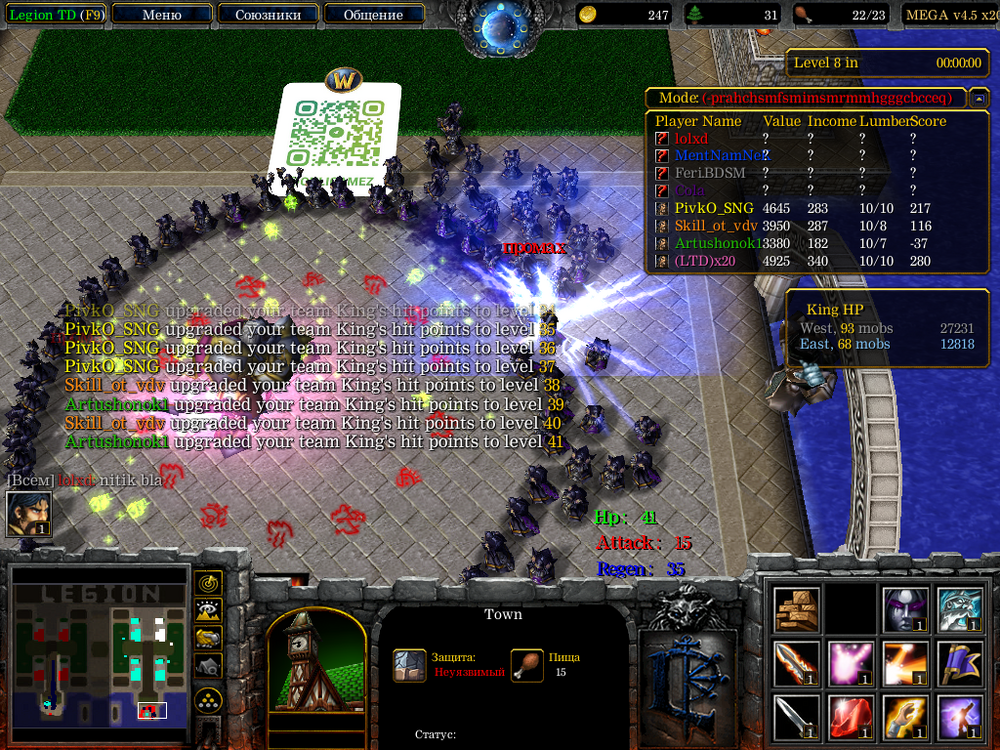
Task: Collapse the scoreboard using the arrow button
Action: tap(980, 98)
